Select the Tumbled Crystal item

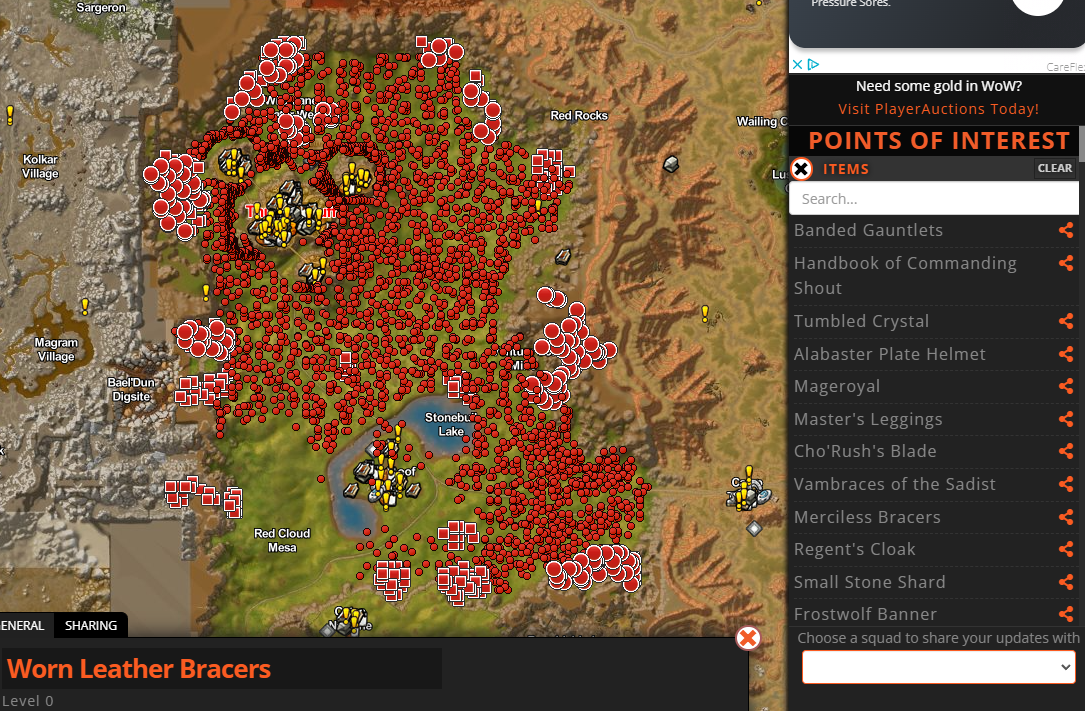(x=861, y=321)
